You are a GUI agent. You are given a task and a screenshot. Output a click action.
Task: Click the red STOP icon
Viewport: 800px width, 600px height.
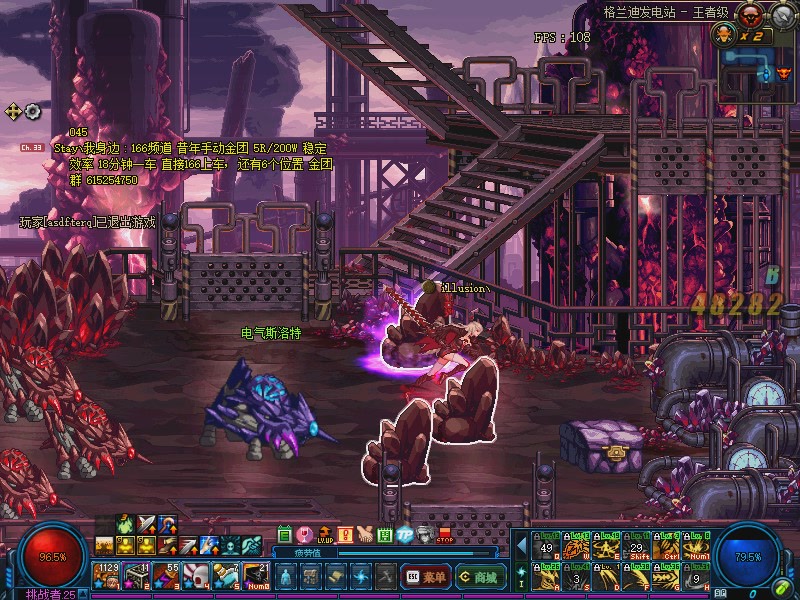pos(445,536)
